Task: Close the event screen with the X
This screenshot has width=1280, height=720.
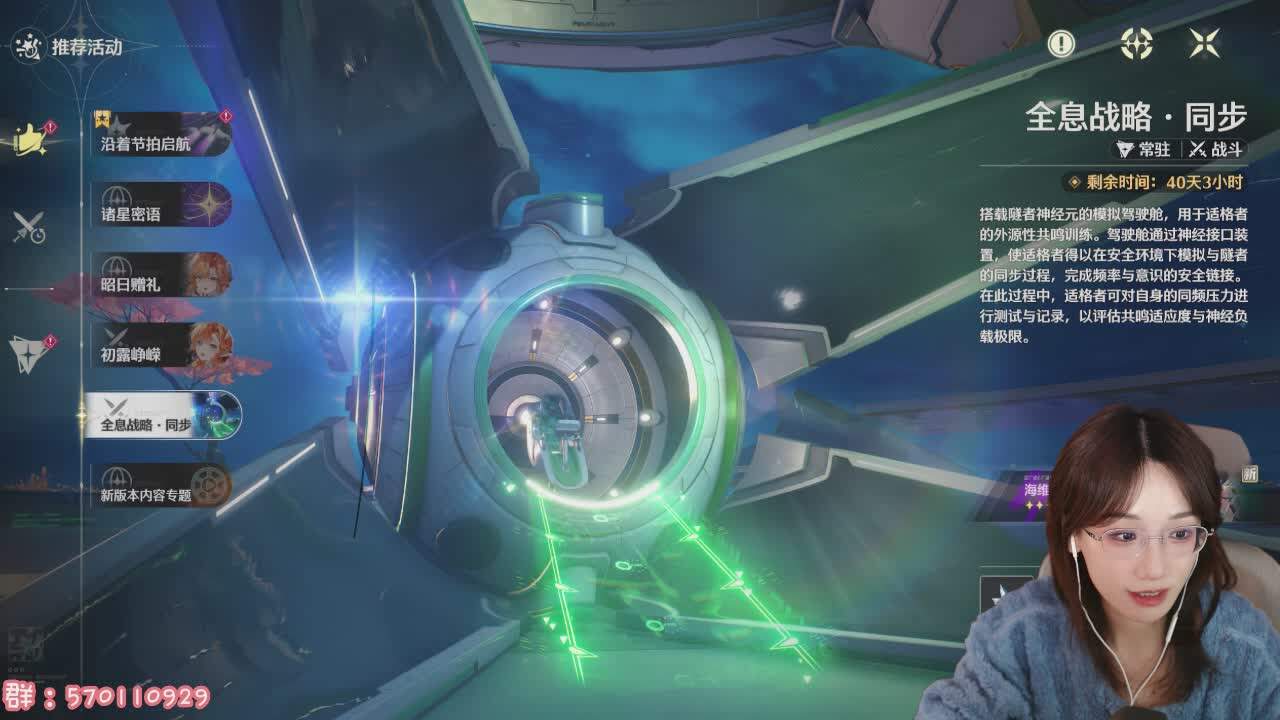Action: point(1204,43)
